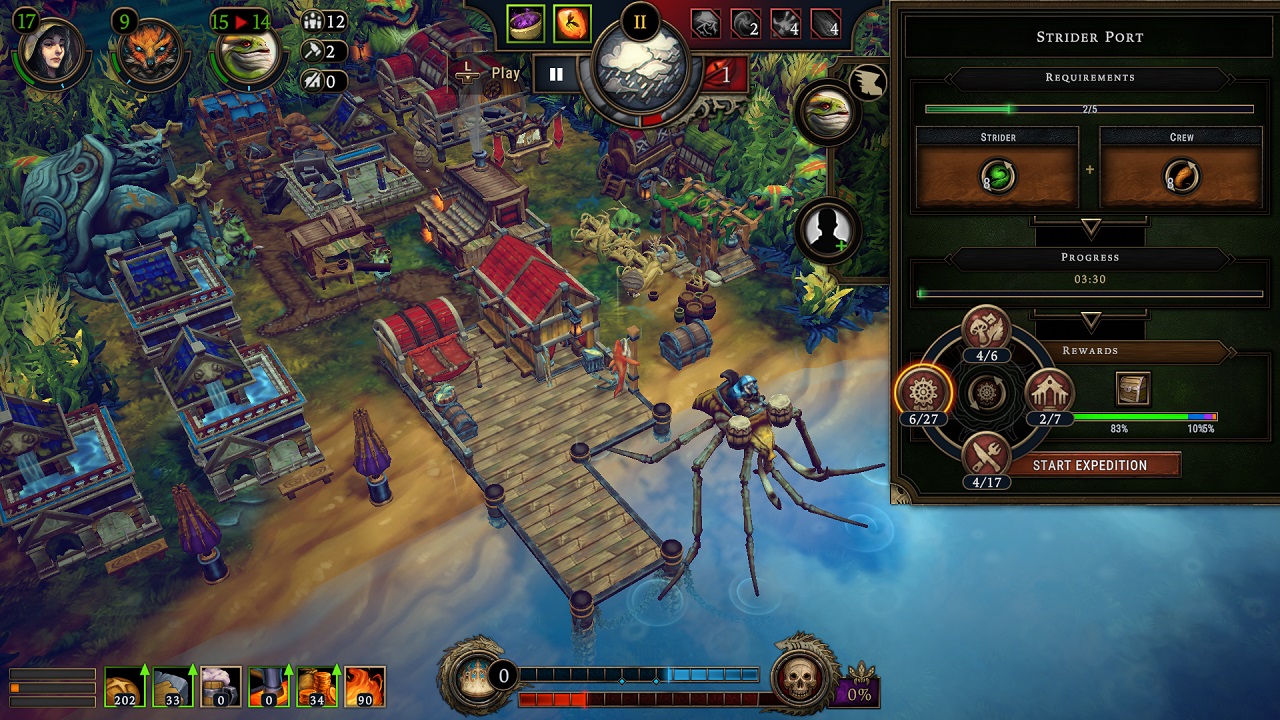Pause the game with the pause button

point(556,73)
